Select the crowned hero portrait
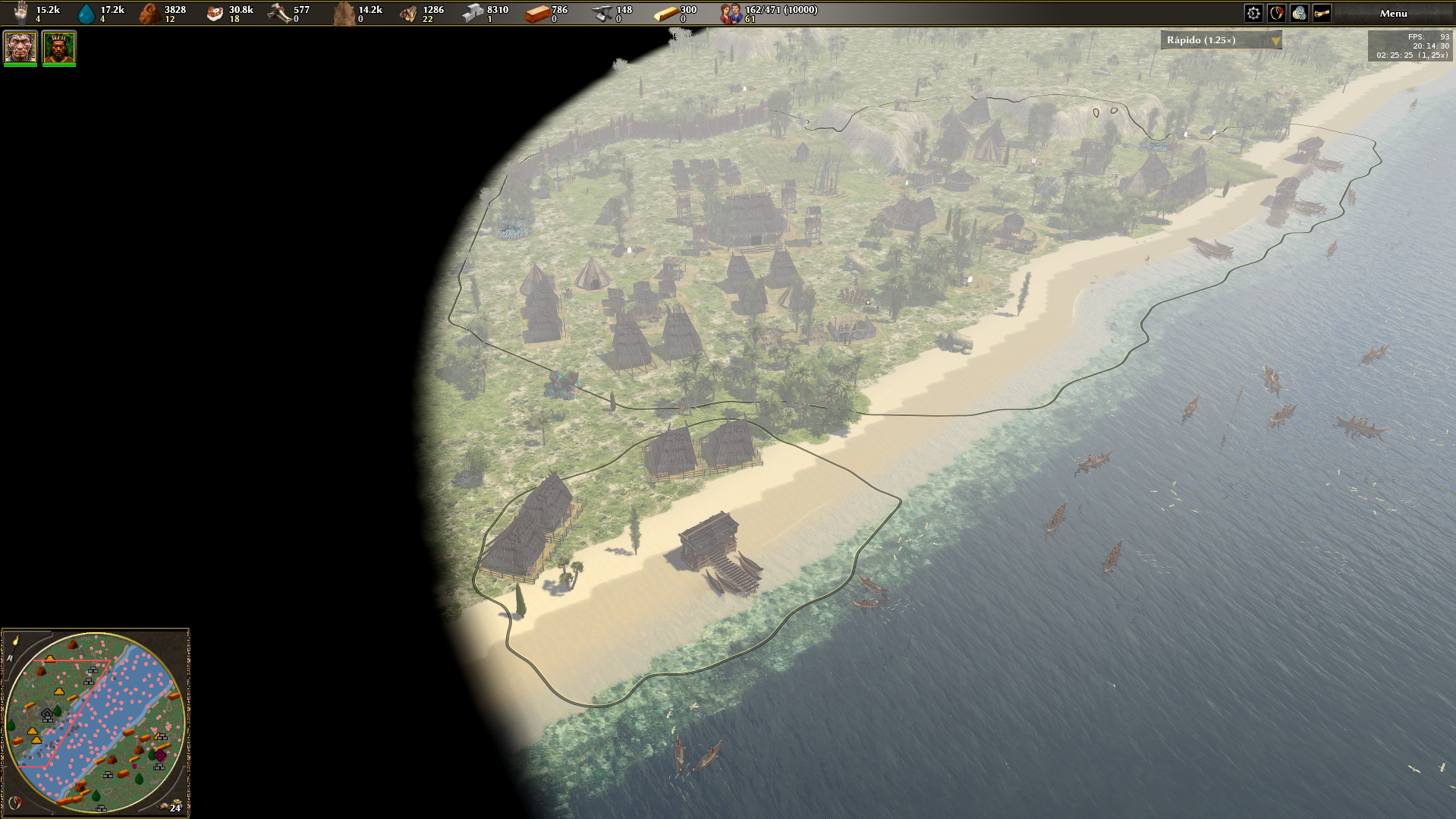Image resolution: width=1456 pixels, height=819 pixels. [x=58, y=48]
